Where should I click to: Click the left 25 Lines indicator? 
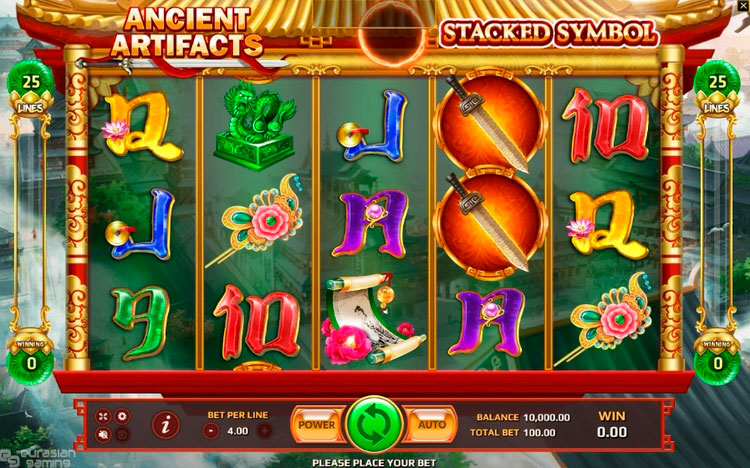(33, 87)
